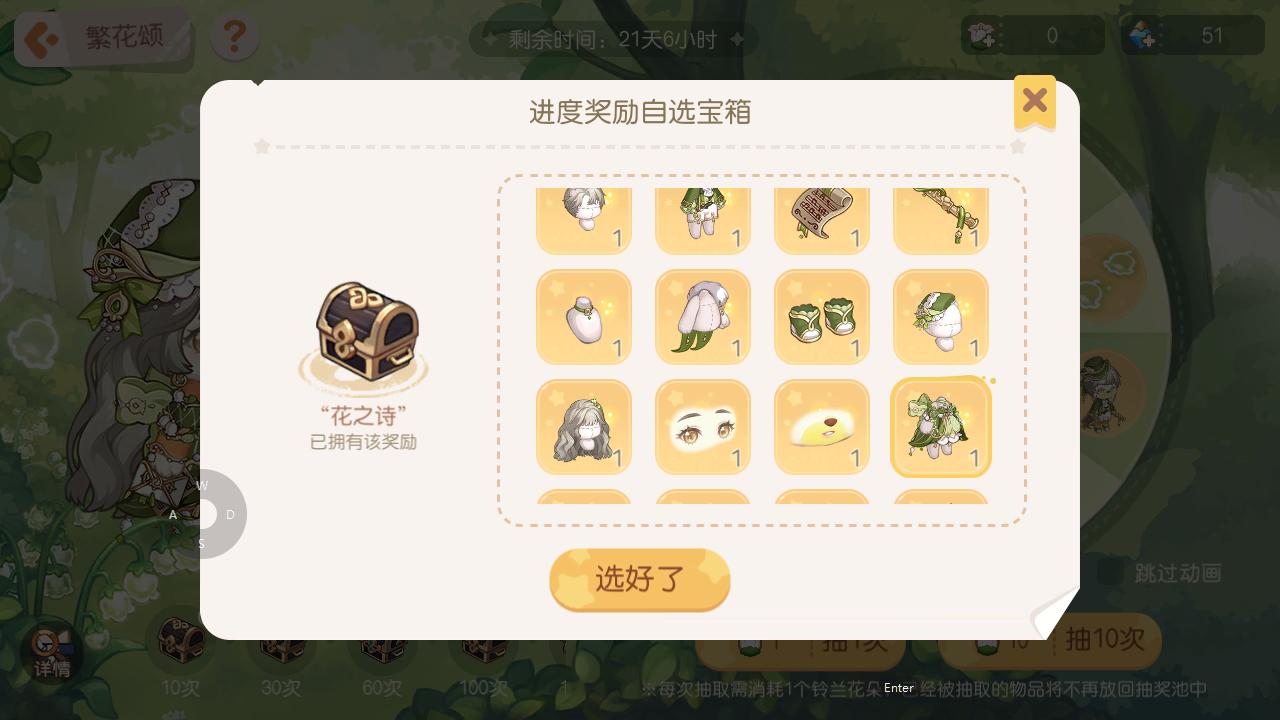This screenshot has width=1280, height=720.
Task: Click the red back arrow top left
Action: (40, 38)
